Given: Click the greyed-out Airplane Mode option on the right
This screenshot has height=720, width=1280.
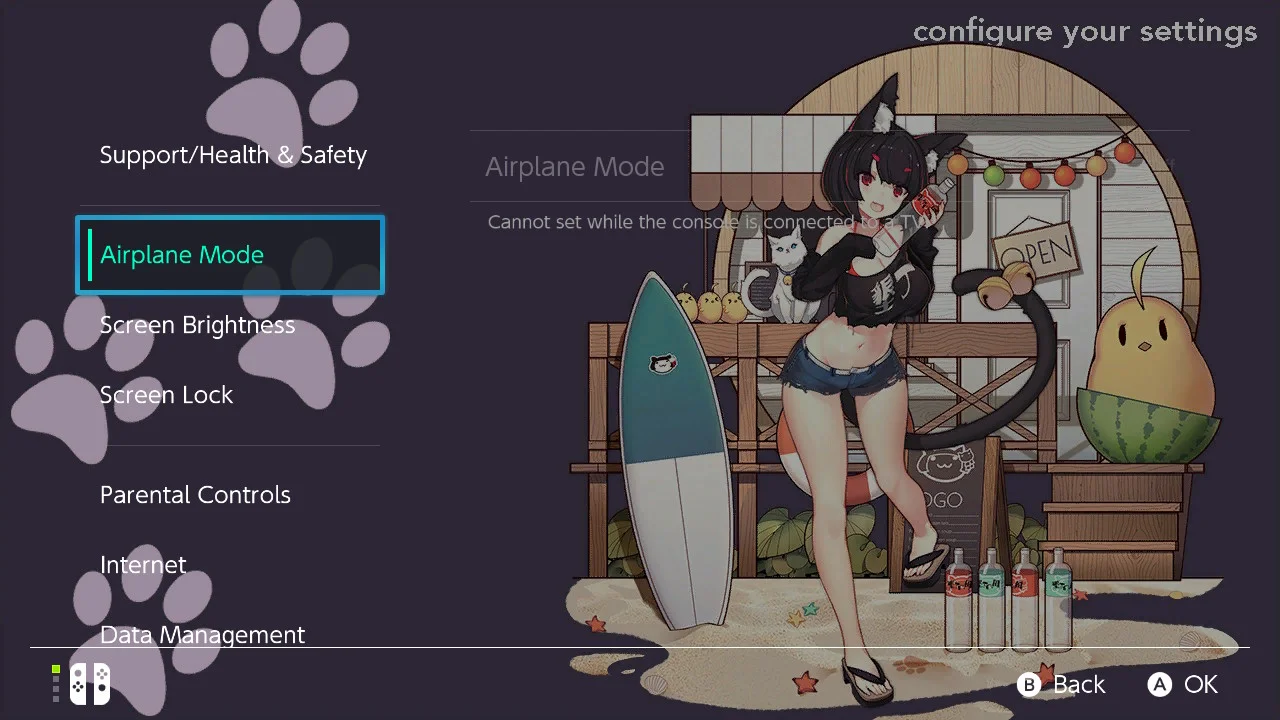Looking at the screenshot, I should click(x=575, y=167).
